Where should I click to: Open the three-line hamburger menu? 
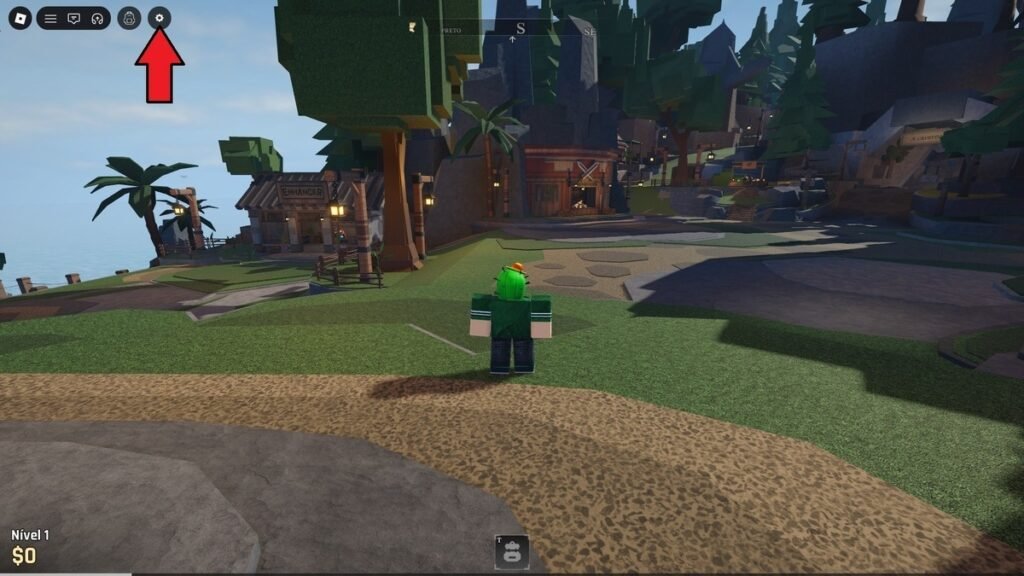pyautogui.click(x=50, y=18)
